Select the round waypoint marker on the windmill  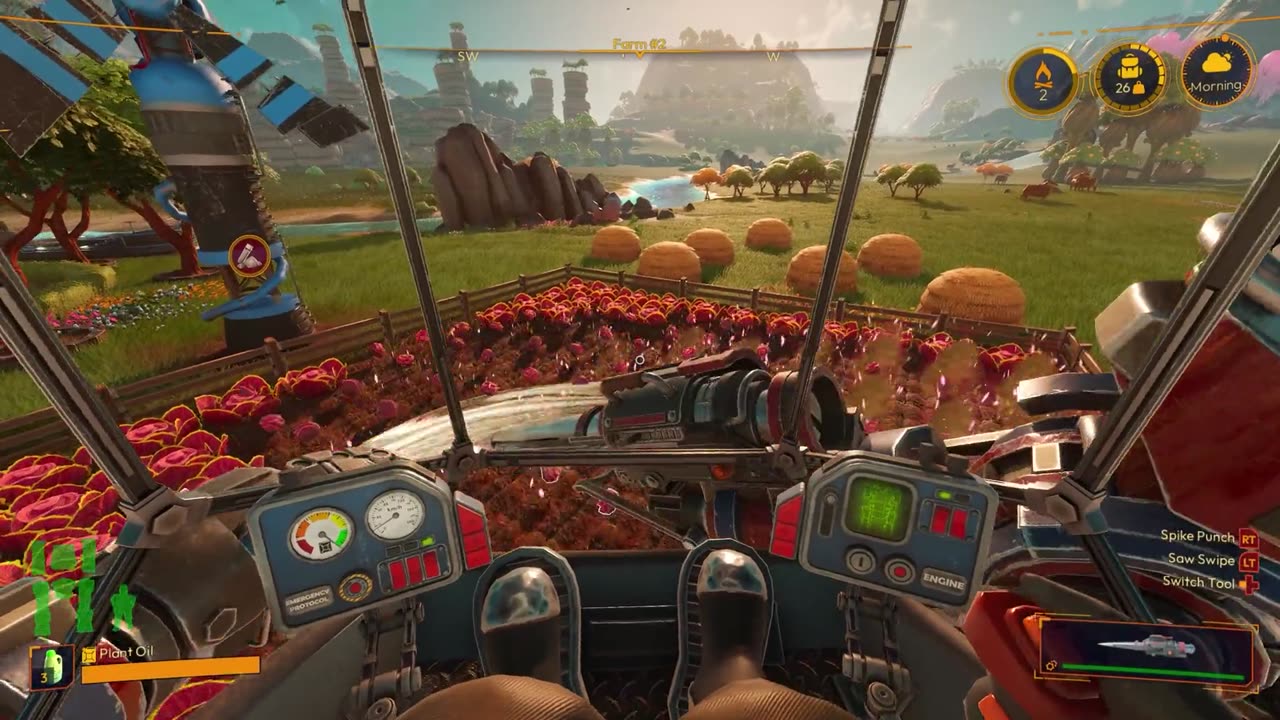pyautogui.click(x=248, y=256)
